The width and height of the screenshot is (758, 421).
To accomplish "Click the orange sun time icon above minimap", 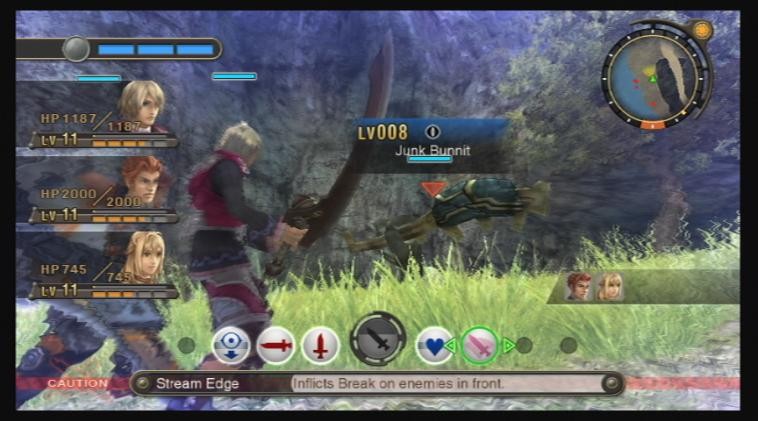I will click(x=702, y=30).
